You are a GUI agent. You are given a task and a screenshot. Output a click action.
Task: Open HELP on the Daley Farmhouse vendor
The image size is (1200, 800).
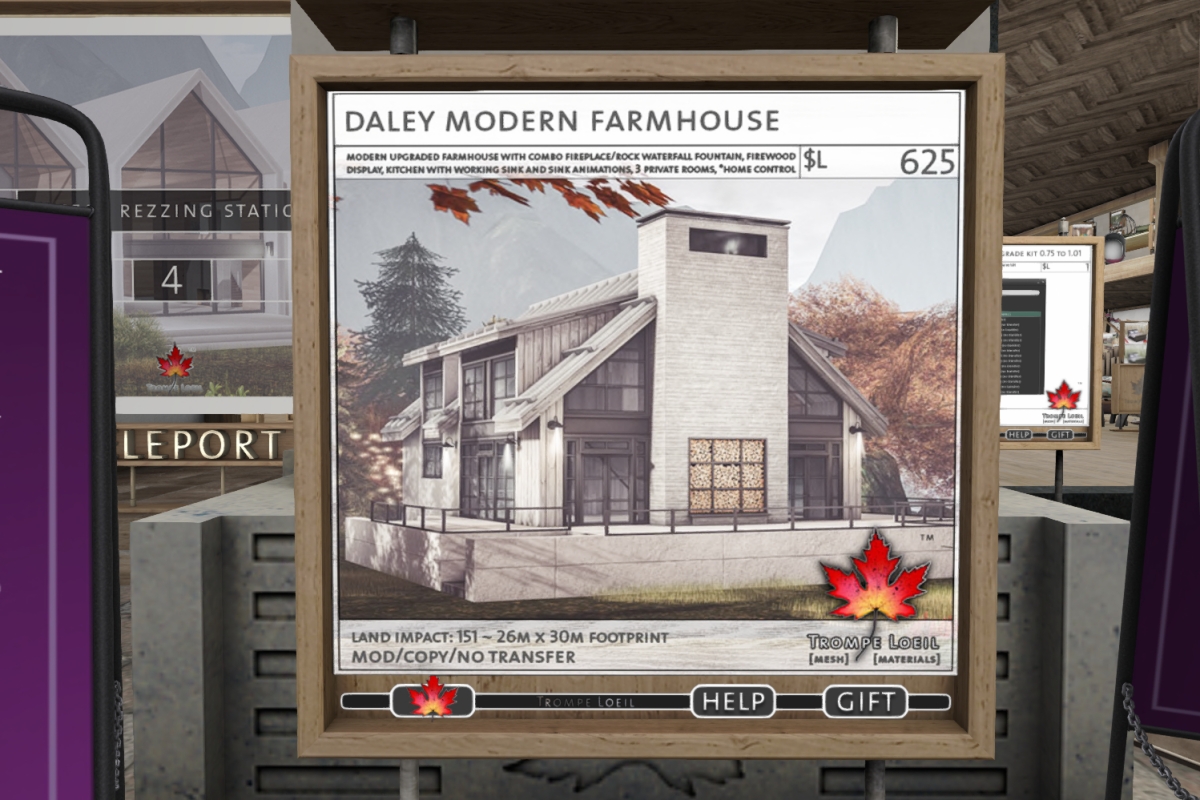click(x=732, y=701)
